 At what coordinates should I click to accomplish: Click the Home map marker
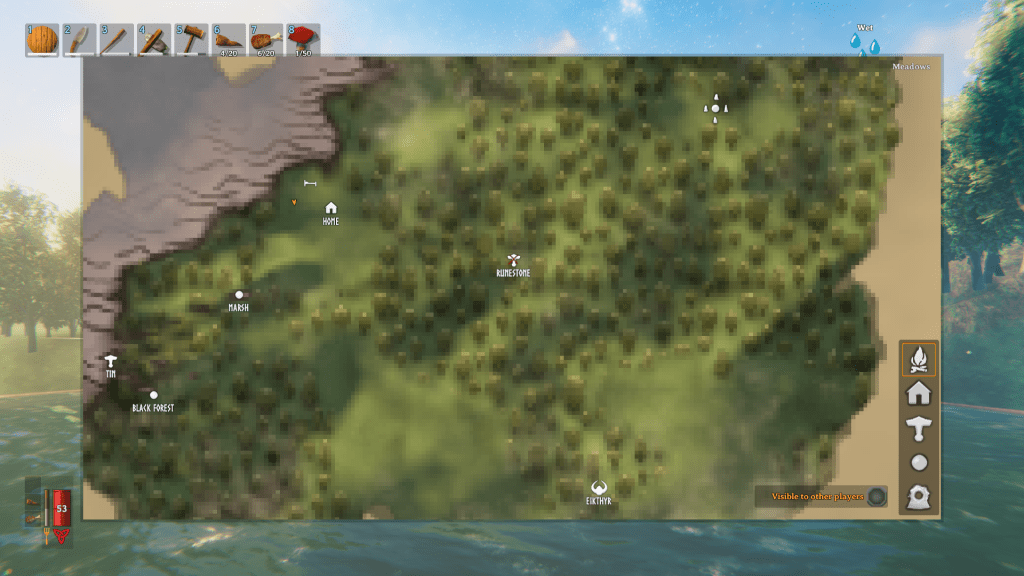tap(331, 208)
